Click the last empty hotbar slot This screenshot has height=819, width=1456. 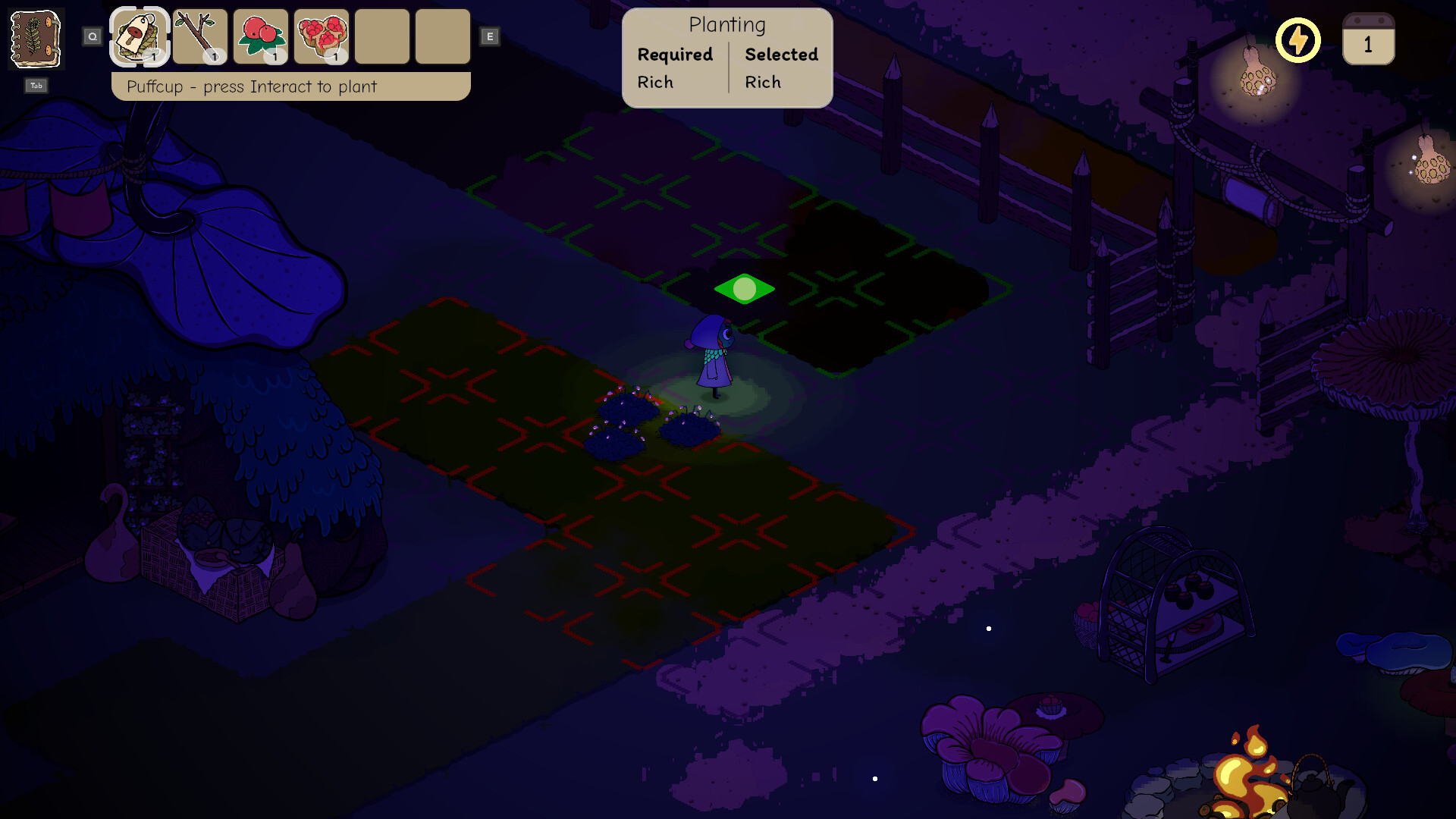443,36
